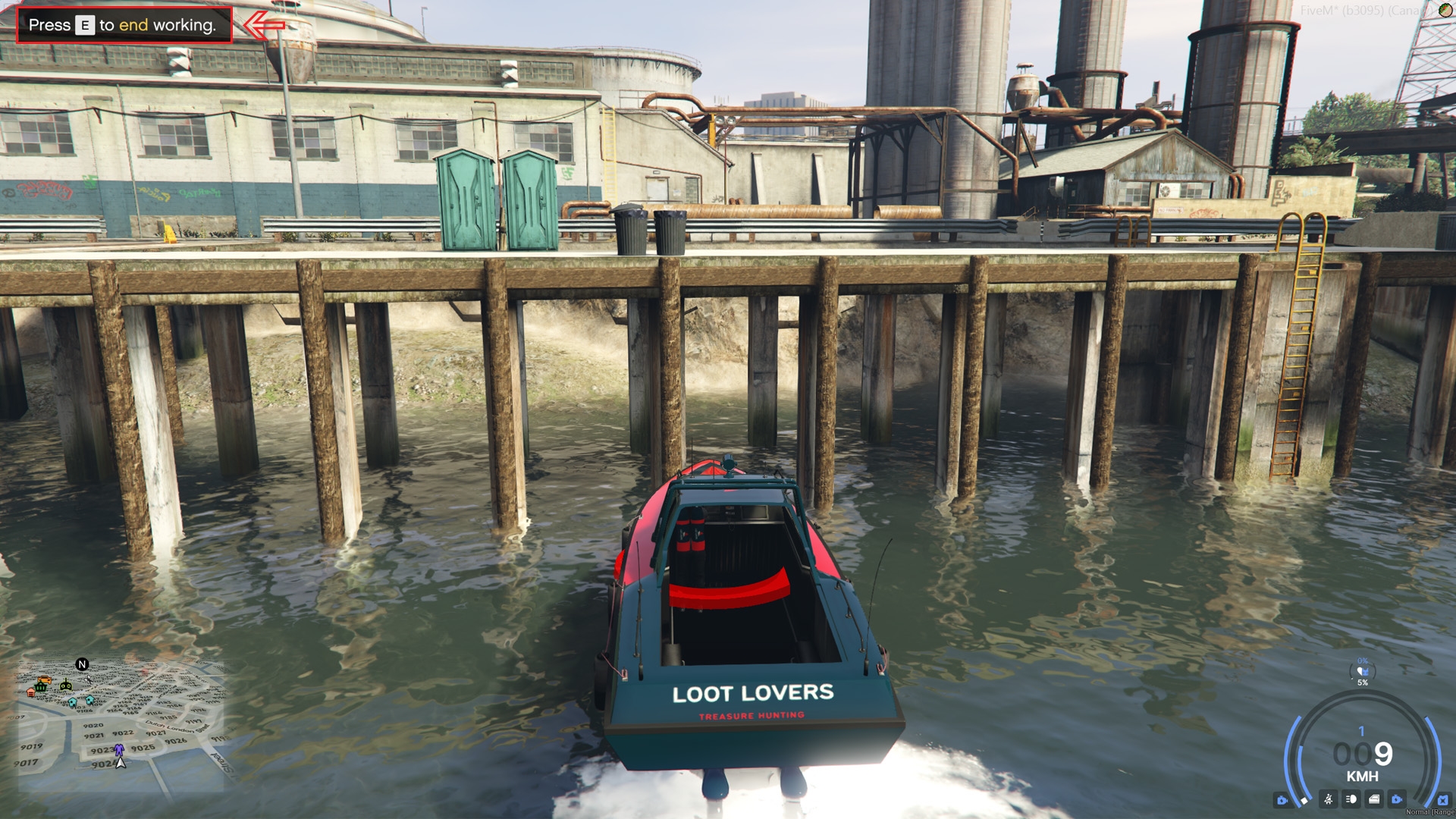Toggle the headlights indicator icon
This screenshot has height=819, width=1456.
click(1351, 799)
